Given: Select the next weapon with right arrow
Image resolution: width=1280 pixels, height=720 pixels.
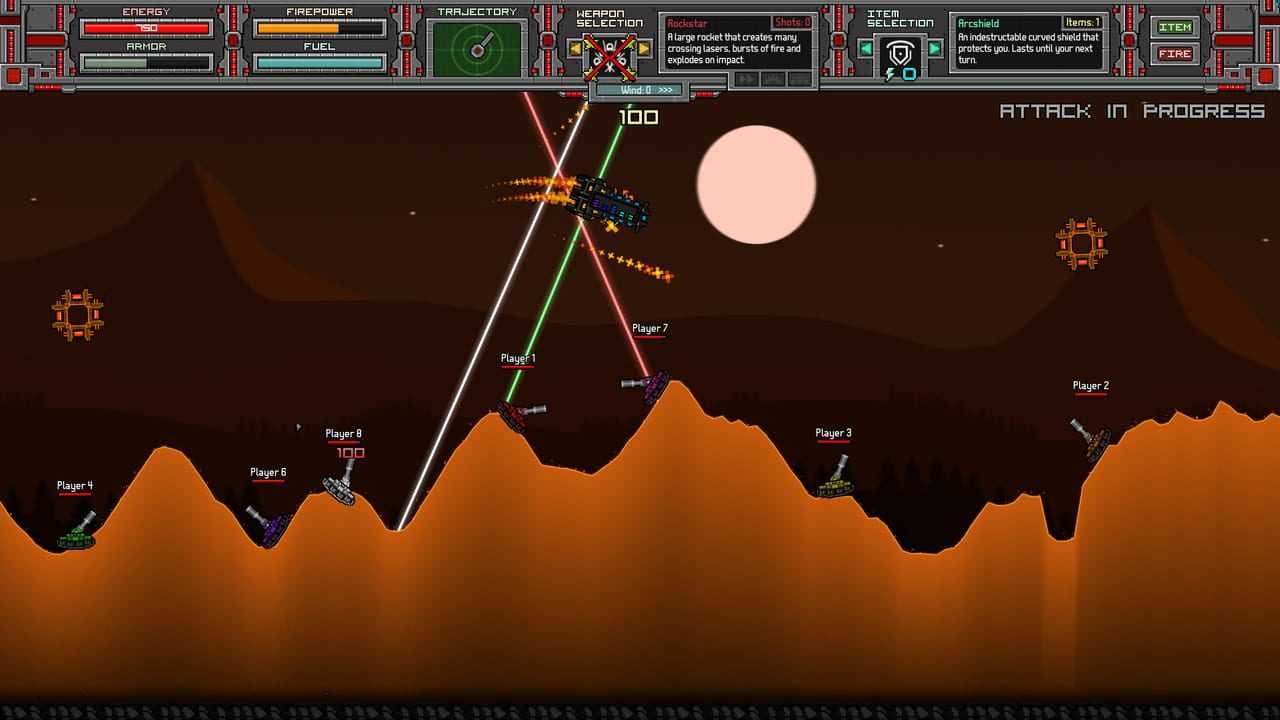Looking at the screenshot, I should (644, 48).
